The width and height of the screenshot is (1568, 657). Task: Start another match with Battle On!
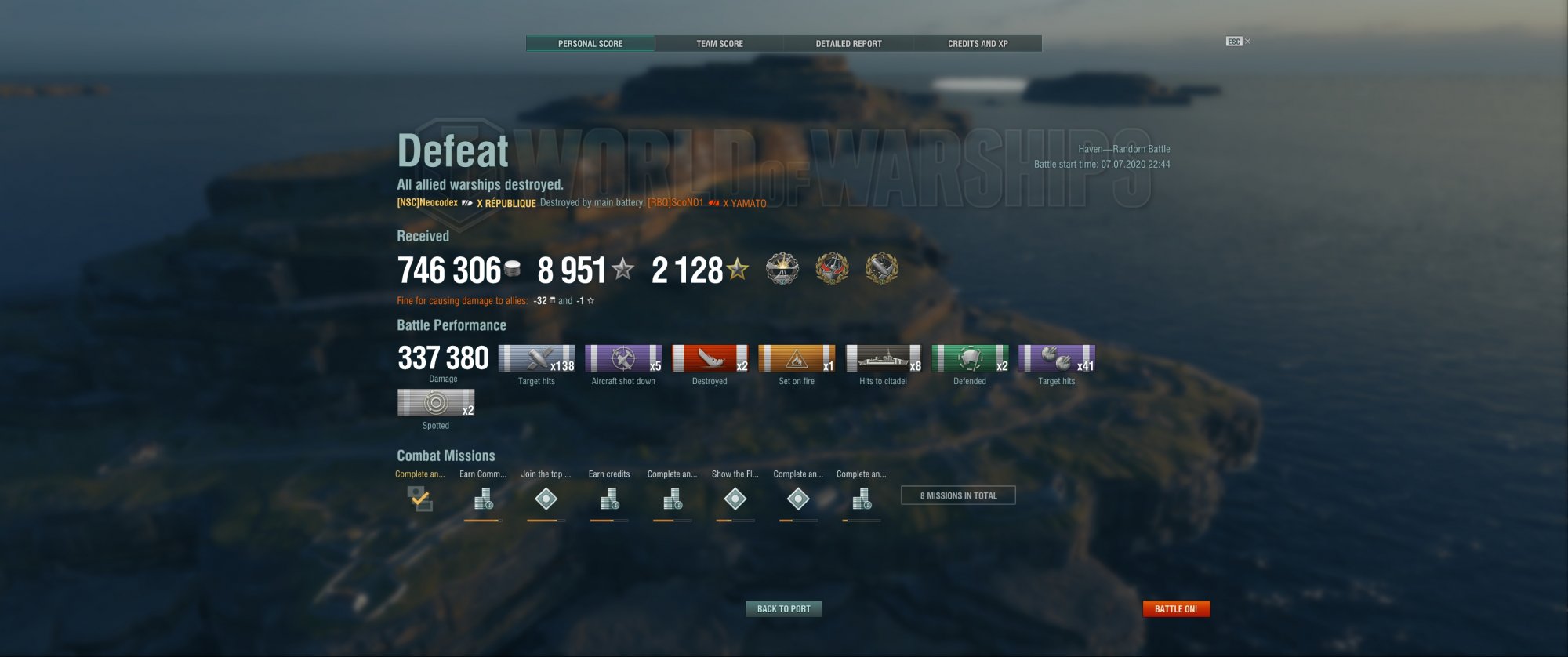click(x=1176, y=608)
